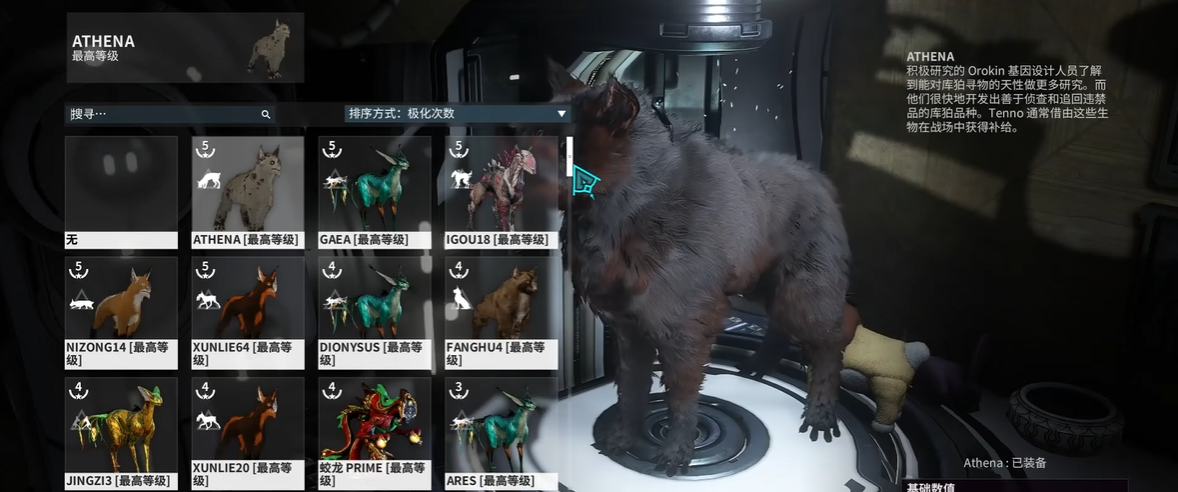Screen dimensions: 1178x492
Task: Pick the ARES companion tile
Action: coord(502,432)
